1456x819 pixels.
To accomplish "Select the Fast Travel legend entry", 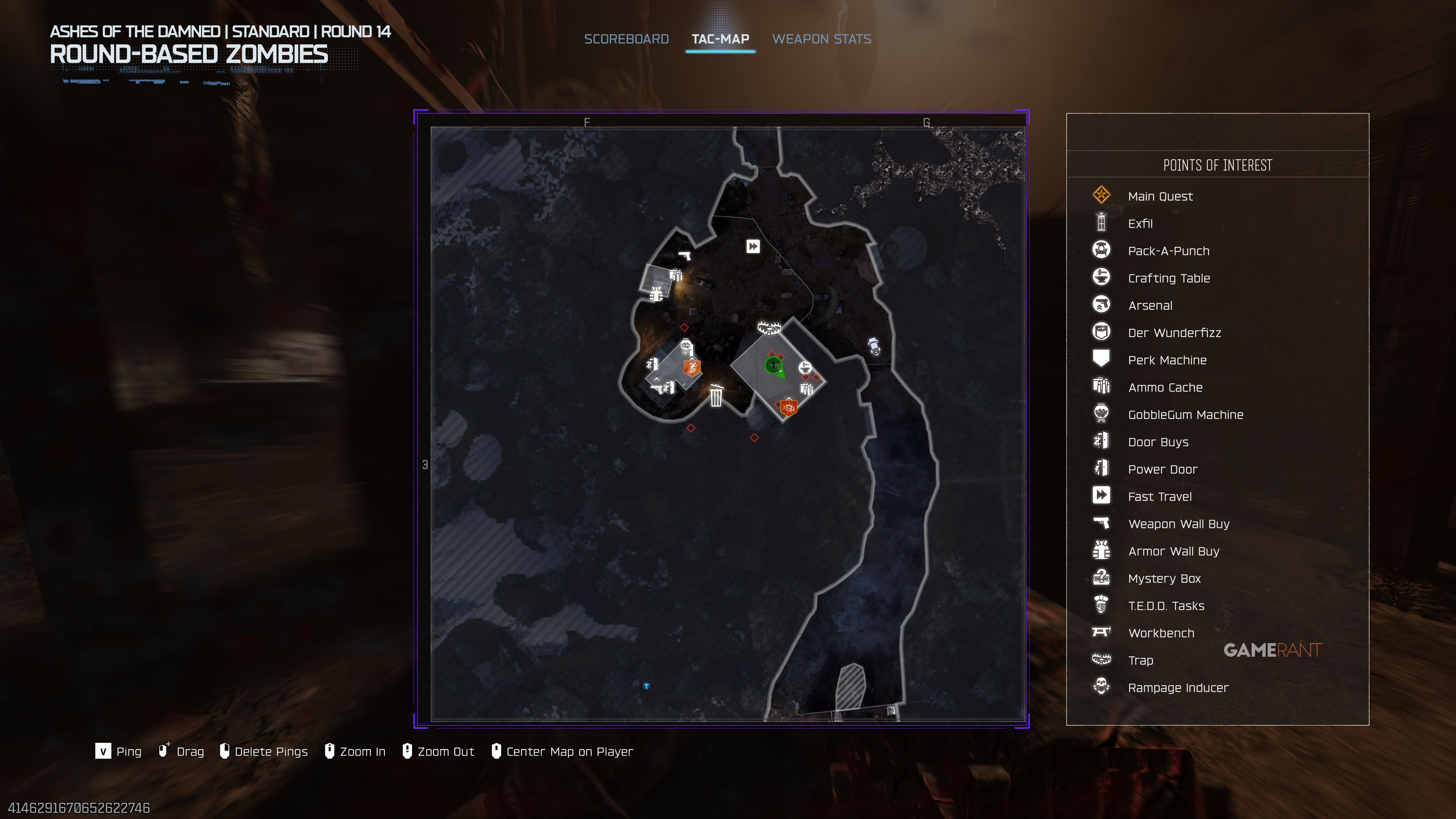I will pos(1159,497).
